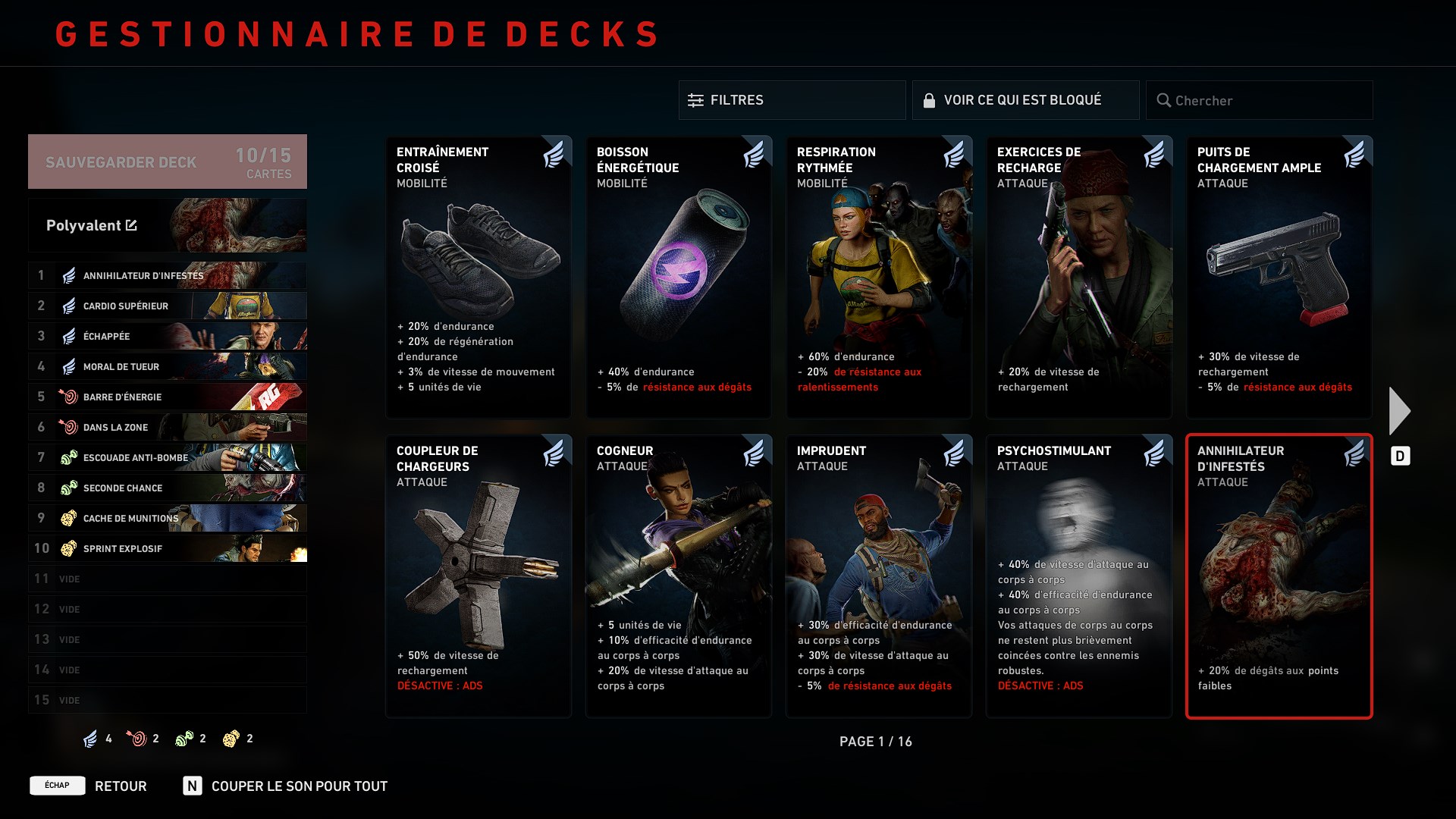The height and width of the screenshot is (819, 1456).
Task: Save the deck with Sauvegarder Deck
Action: 167,162
